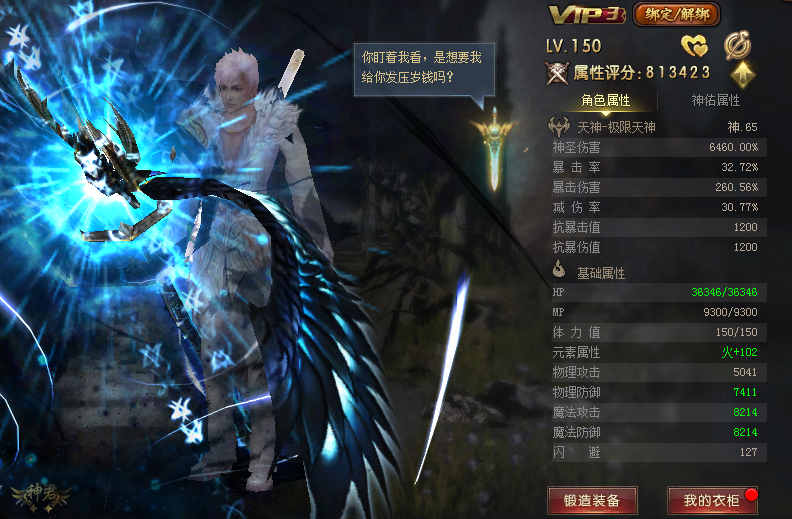Switch to the 角色属性 tab

point(606,100)
